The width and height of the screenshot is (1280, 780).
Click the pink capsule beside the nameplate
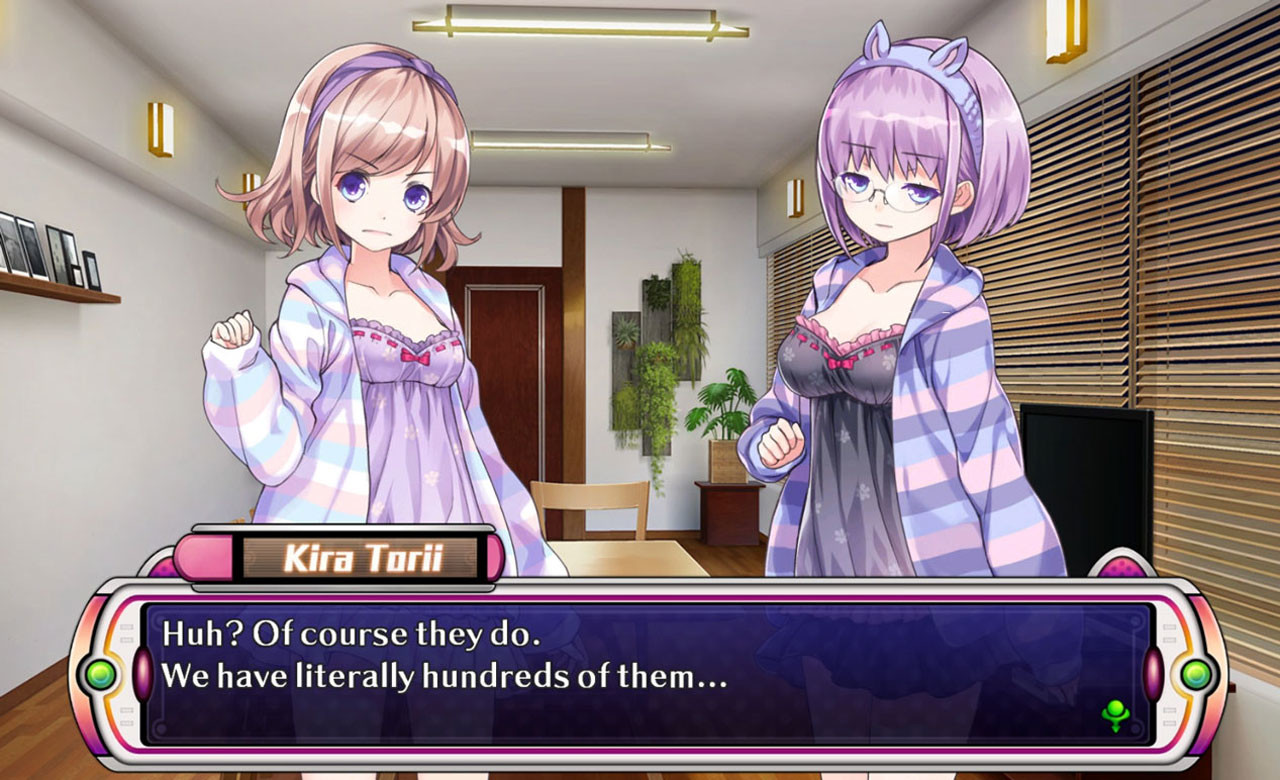click(205, 557)
